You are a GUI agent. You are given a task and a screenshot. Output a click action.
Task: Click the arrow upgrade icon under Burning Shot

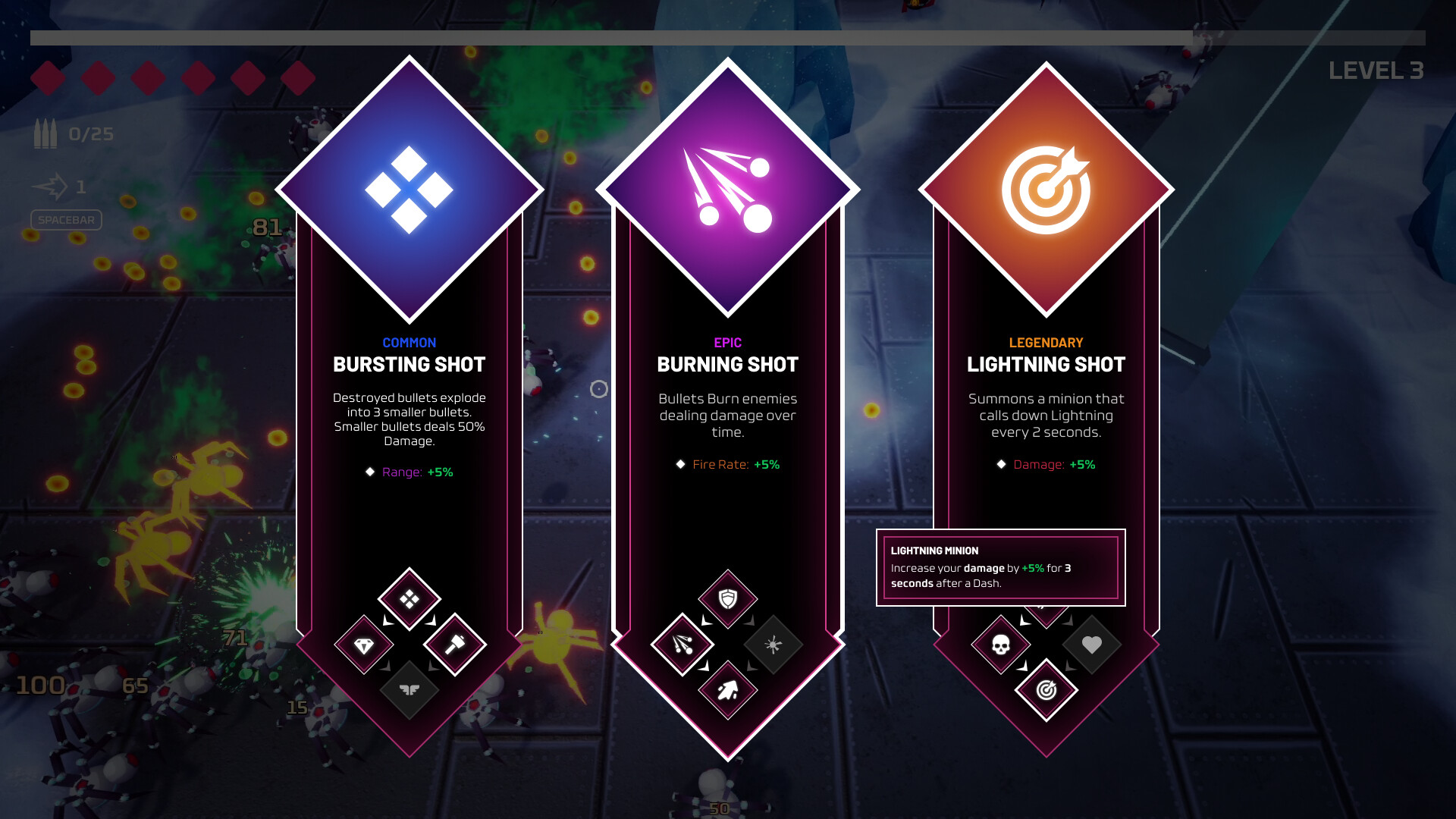726,692
